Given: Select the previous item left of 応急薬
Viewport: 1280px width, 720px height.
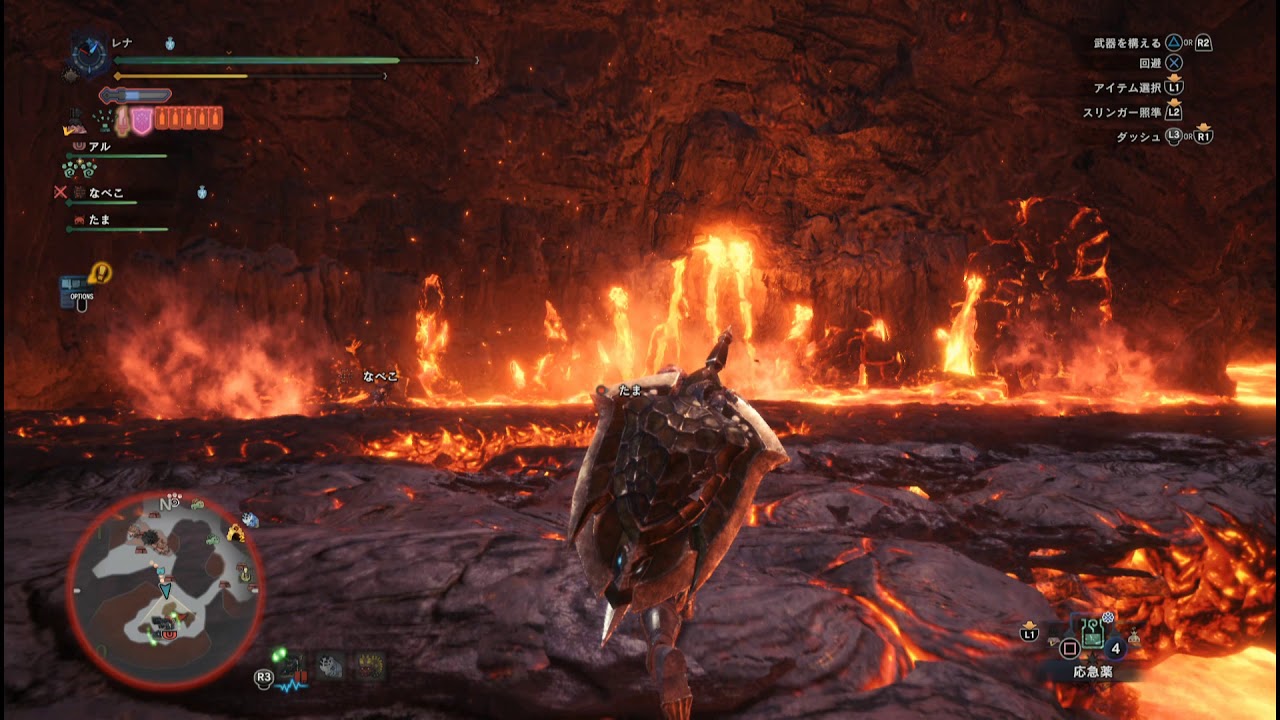Looking at the screenshot, I should click(x=1053, y=638).
